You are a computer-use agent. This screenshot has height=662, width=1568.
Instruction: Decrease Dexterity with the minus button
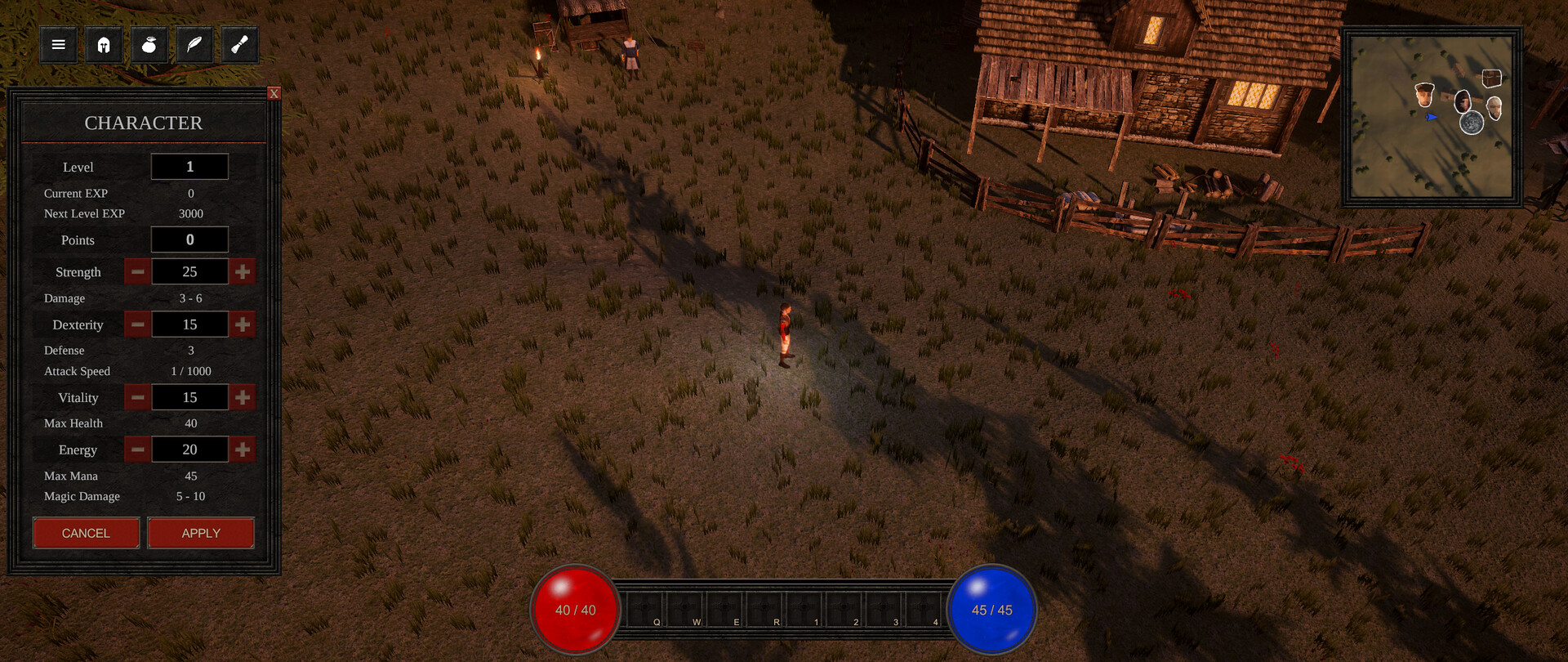coord(137,324)
